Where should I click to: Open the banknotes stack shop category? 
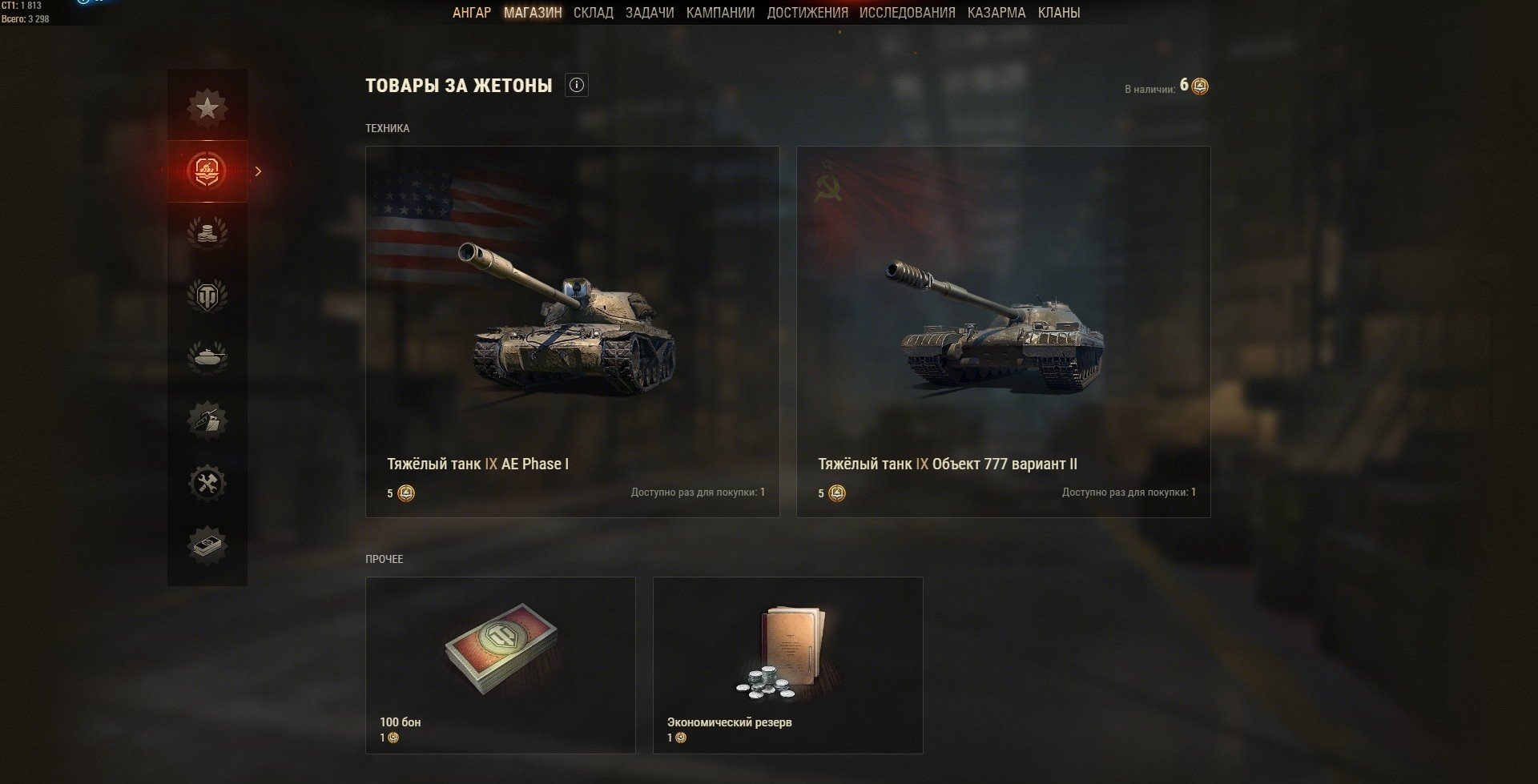pos(207,546)
